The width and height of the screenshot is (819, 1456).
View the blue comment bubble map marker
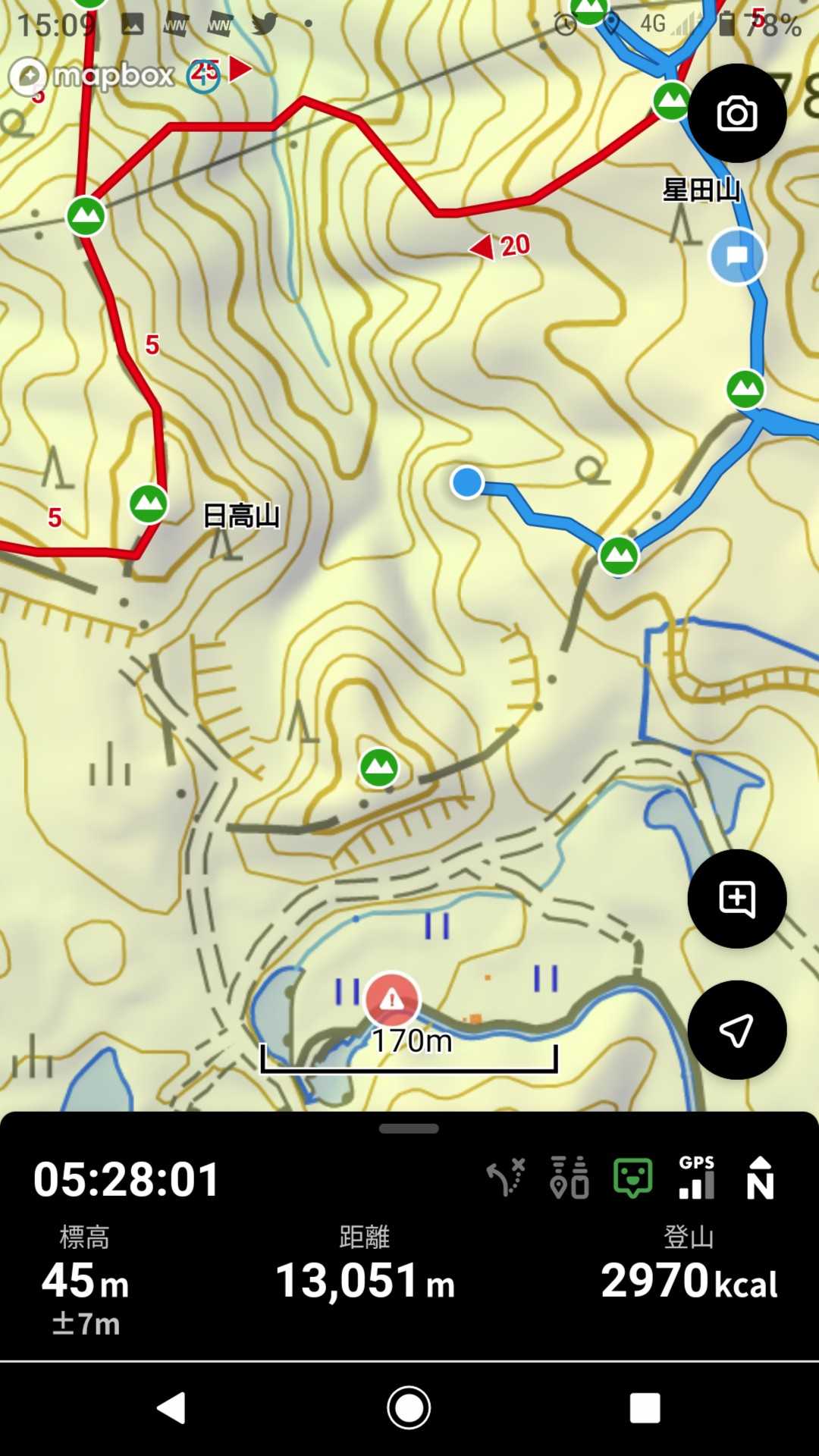click(737, 256)
